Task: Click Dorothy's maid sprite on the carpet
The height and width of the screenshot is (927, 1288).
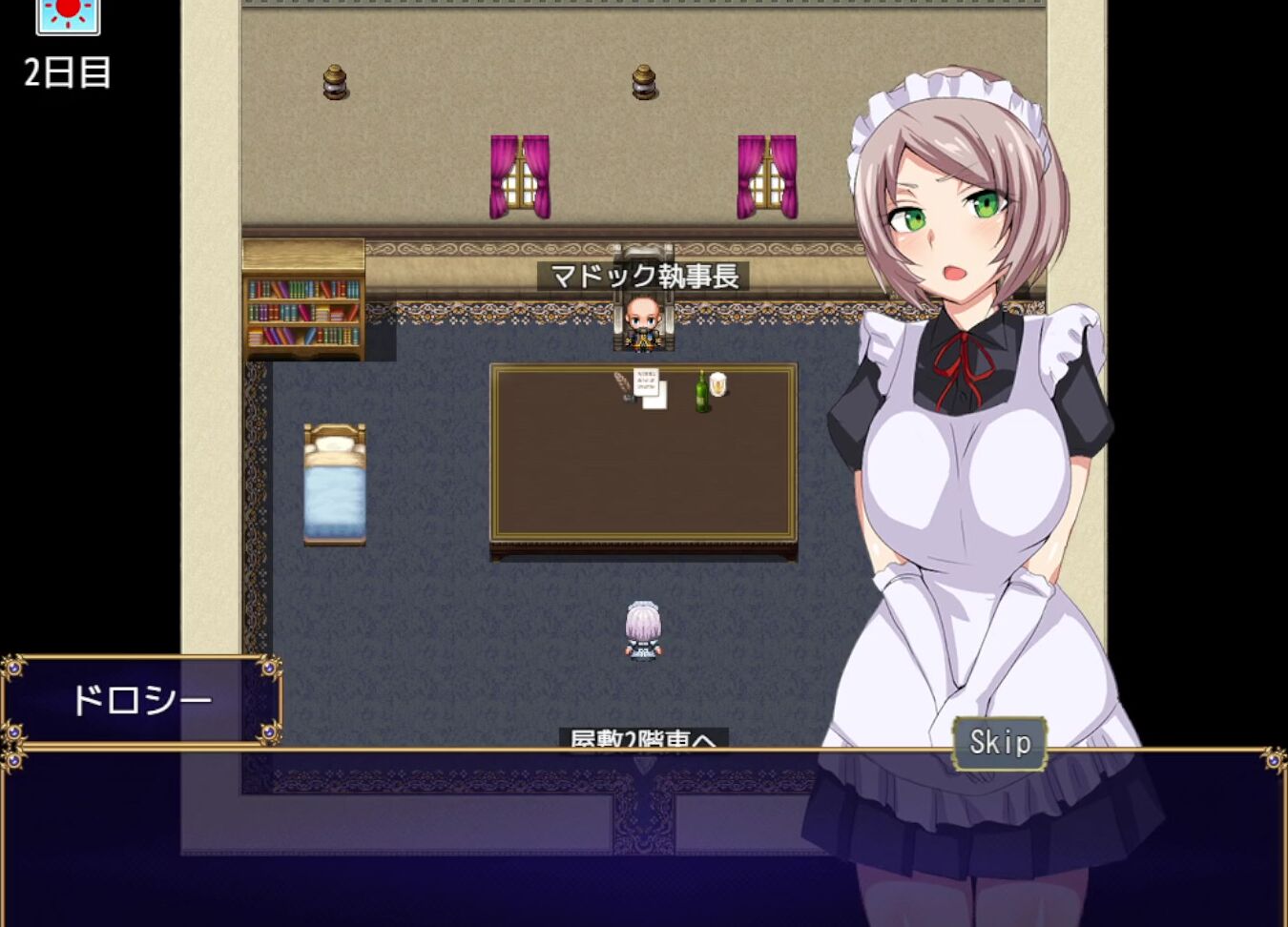Action: (x=643, y=631)
